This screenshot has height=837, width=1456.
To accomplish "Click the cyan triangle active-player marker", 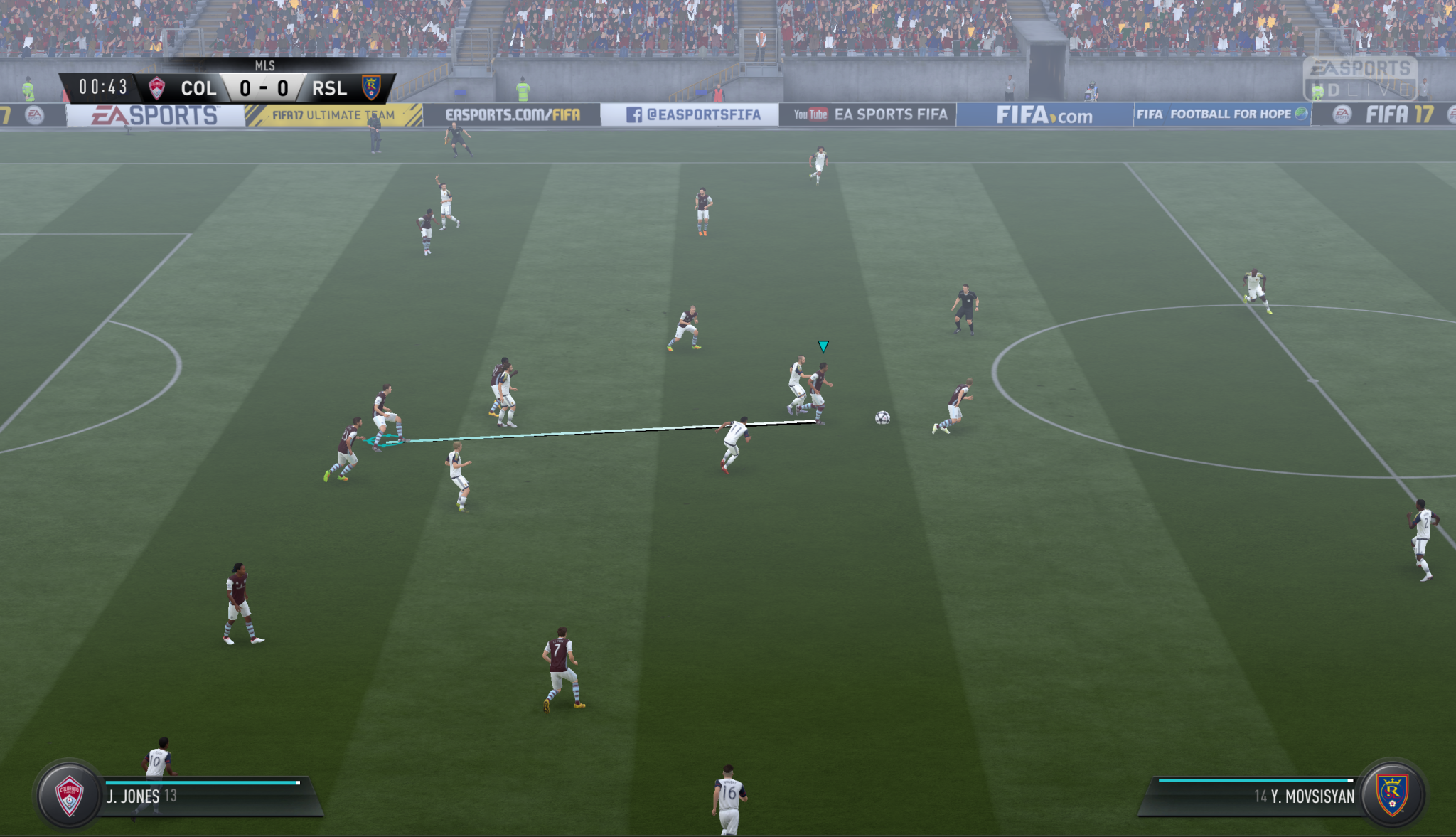I will [x=823, y=346].
